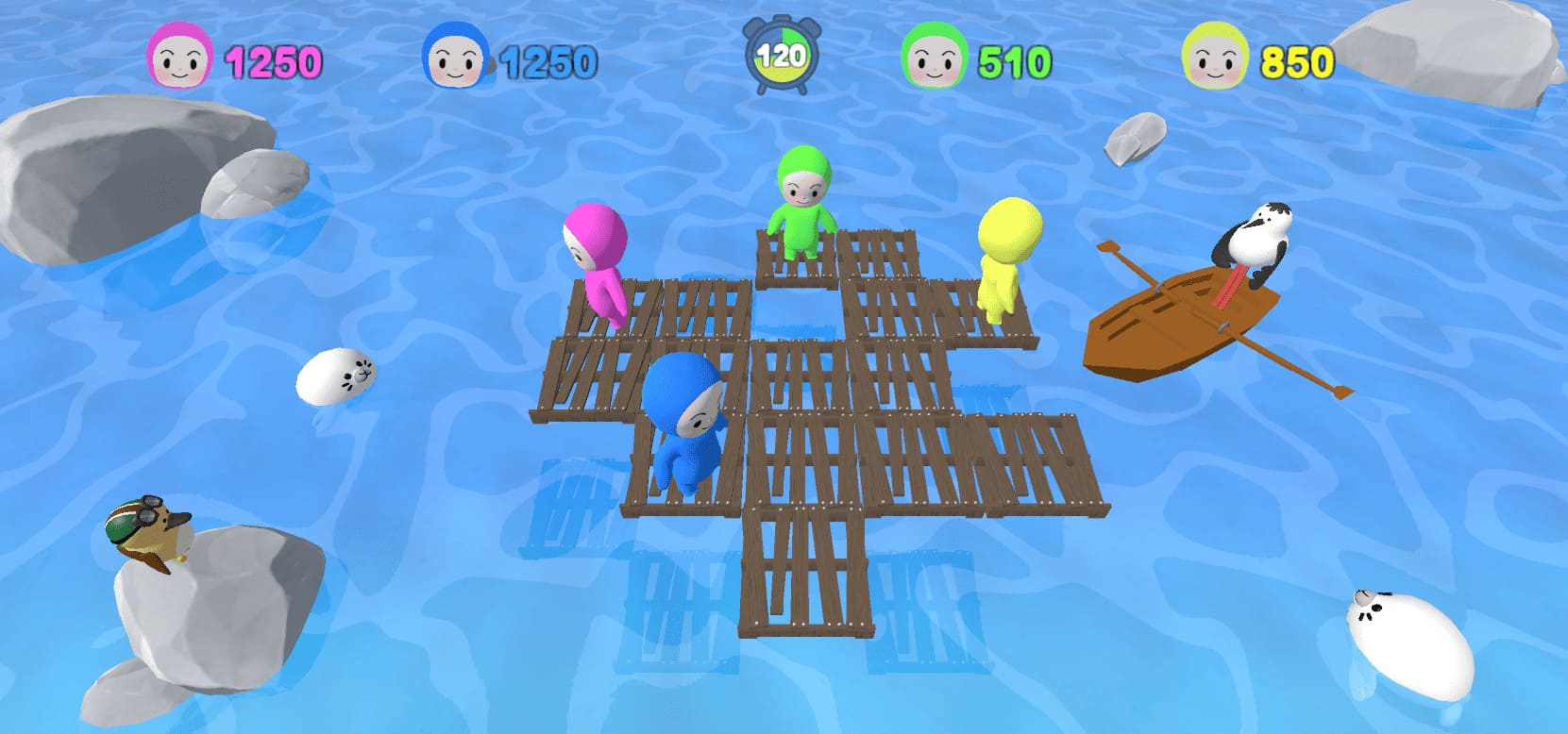Pick the yellow player's face icon
The image size is (1568, 734).
1215,57
